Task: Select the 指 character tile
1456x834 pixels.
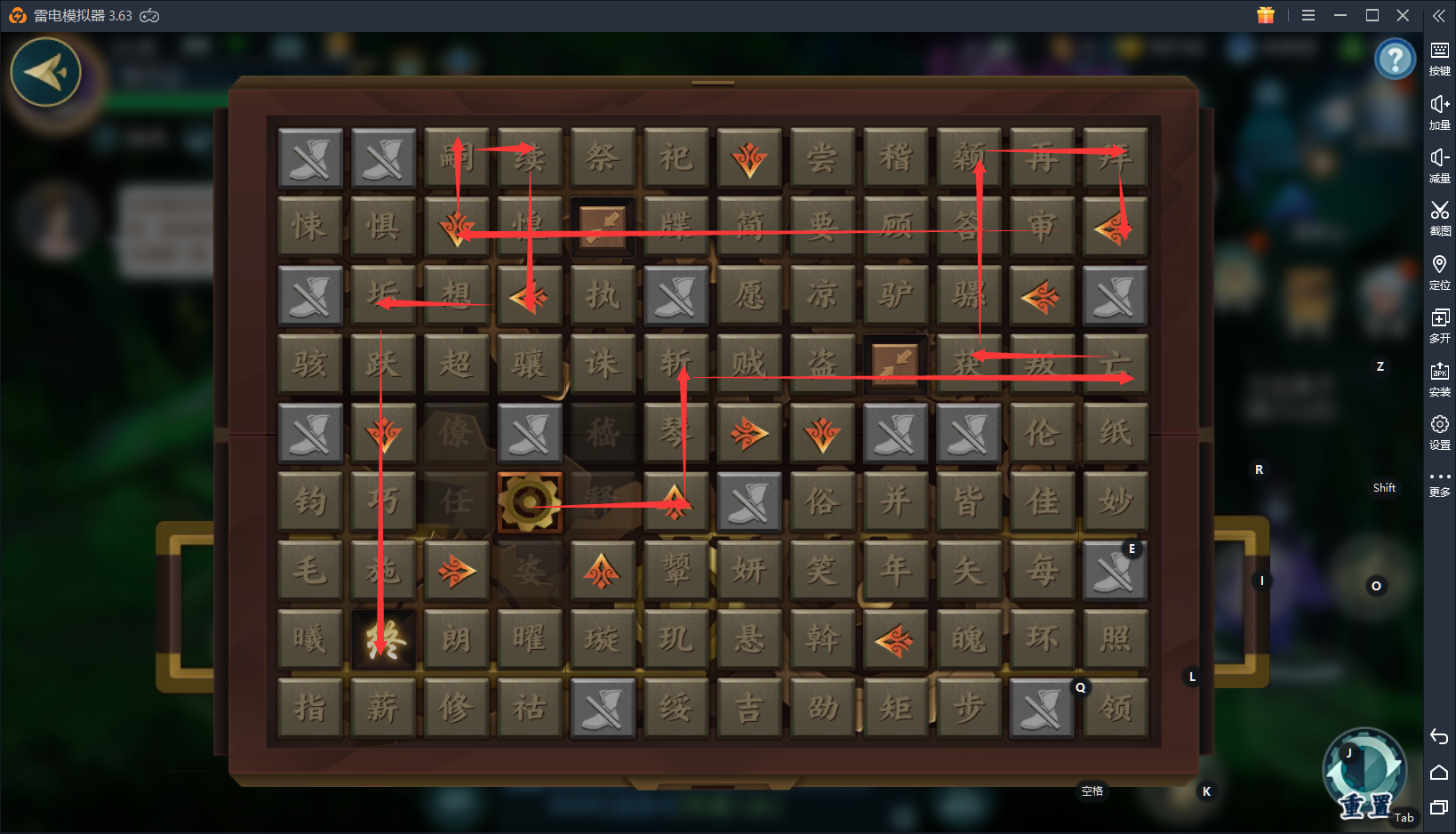Action: [x=310, y=708]
